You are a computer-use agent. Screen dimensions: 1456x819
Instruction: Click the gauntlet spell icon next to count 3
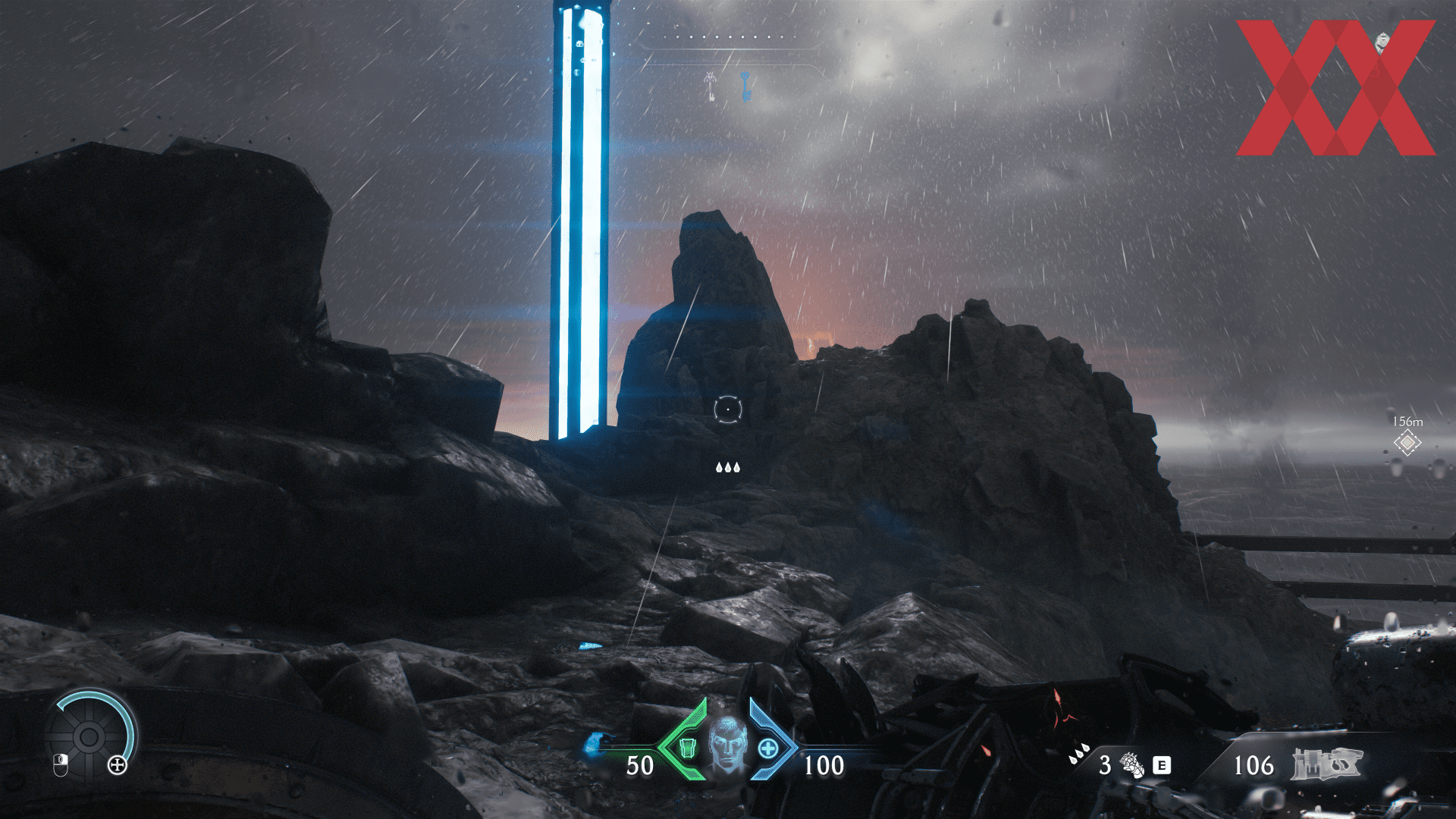1132,764
